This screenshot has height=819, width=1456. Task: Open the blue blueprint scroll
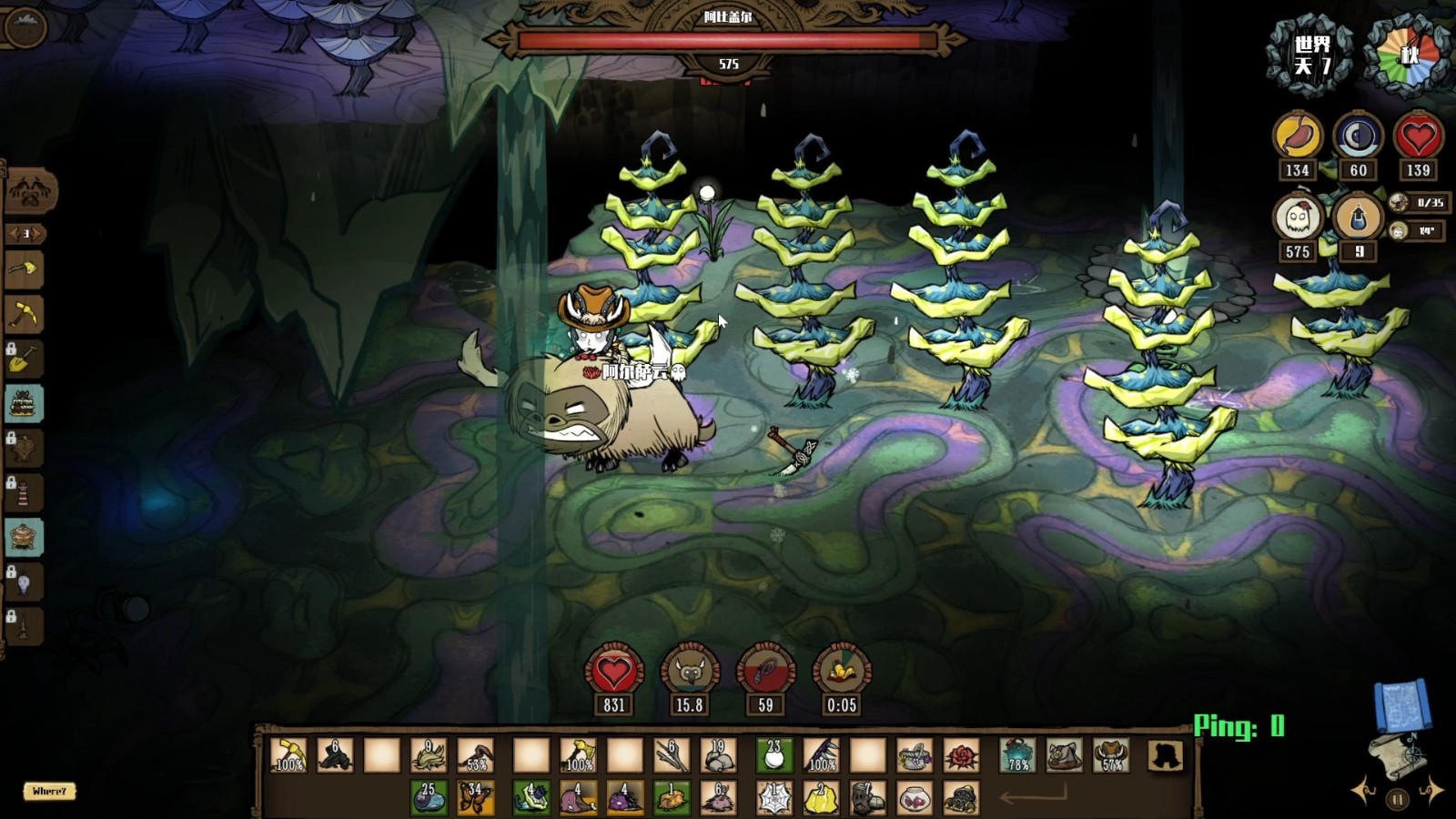click(x=1401, y=704)
